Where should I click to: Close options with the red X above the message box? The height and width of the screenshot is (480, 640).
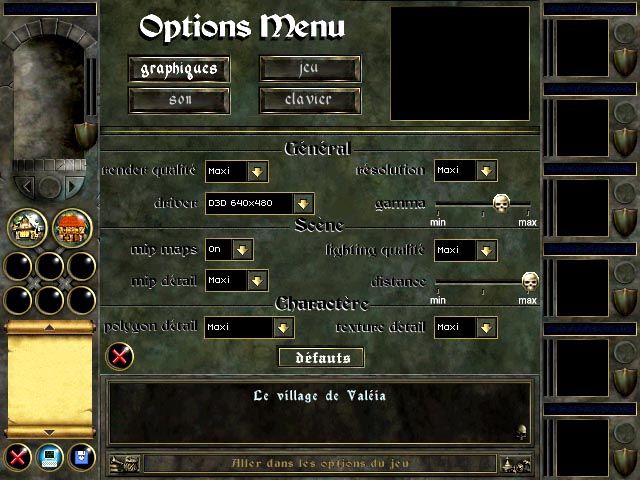pyautogui.click(x=119, y=355)
